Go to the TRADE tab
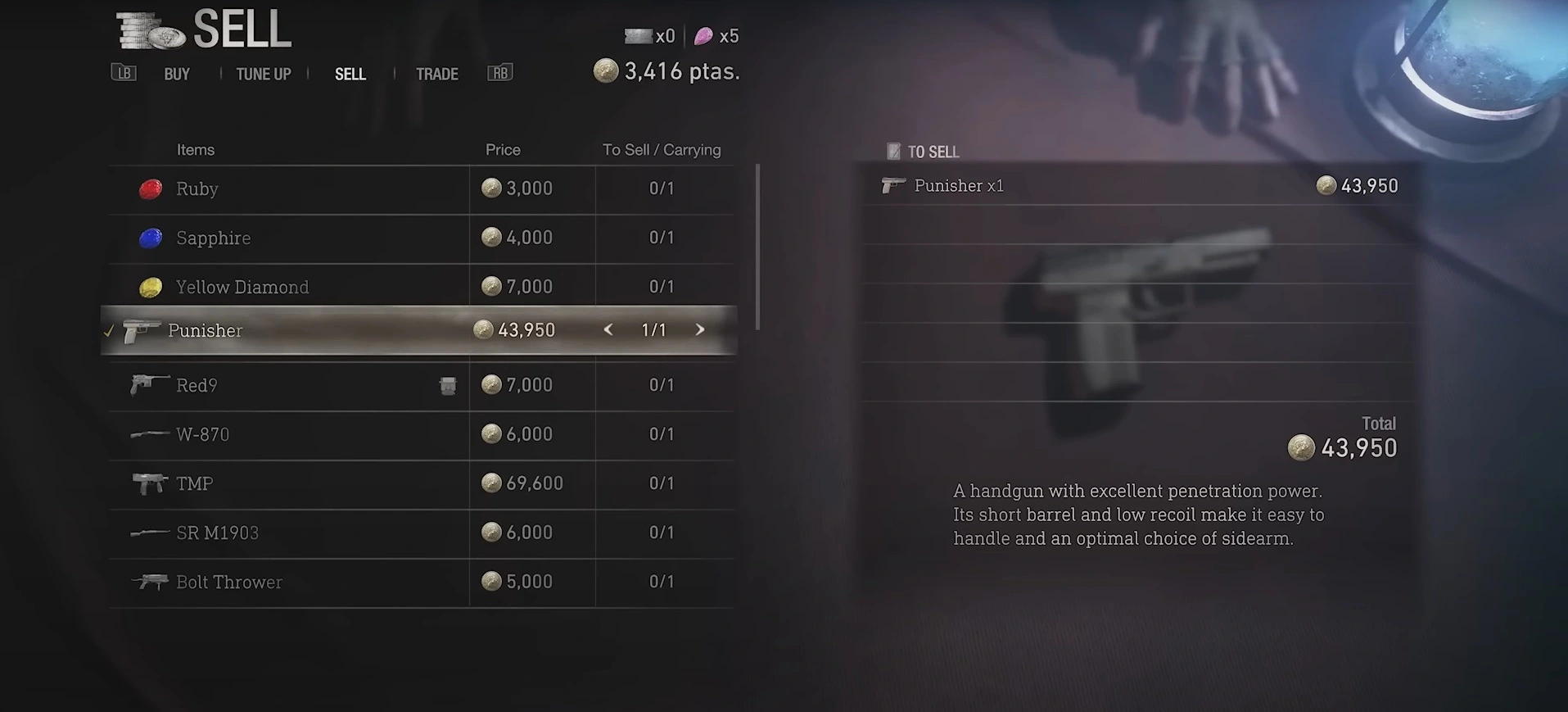This screenshot has width=1568, height=712. 436,74
